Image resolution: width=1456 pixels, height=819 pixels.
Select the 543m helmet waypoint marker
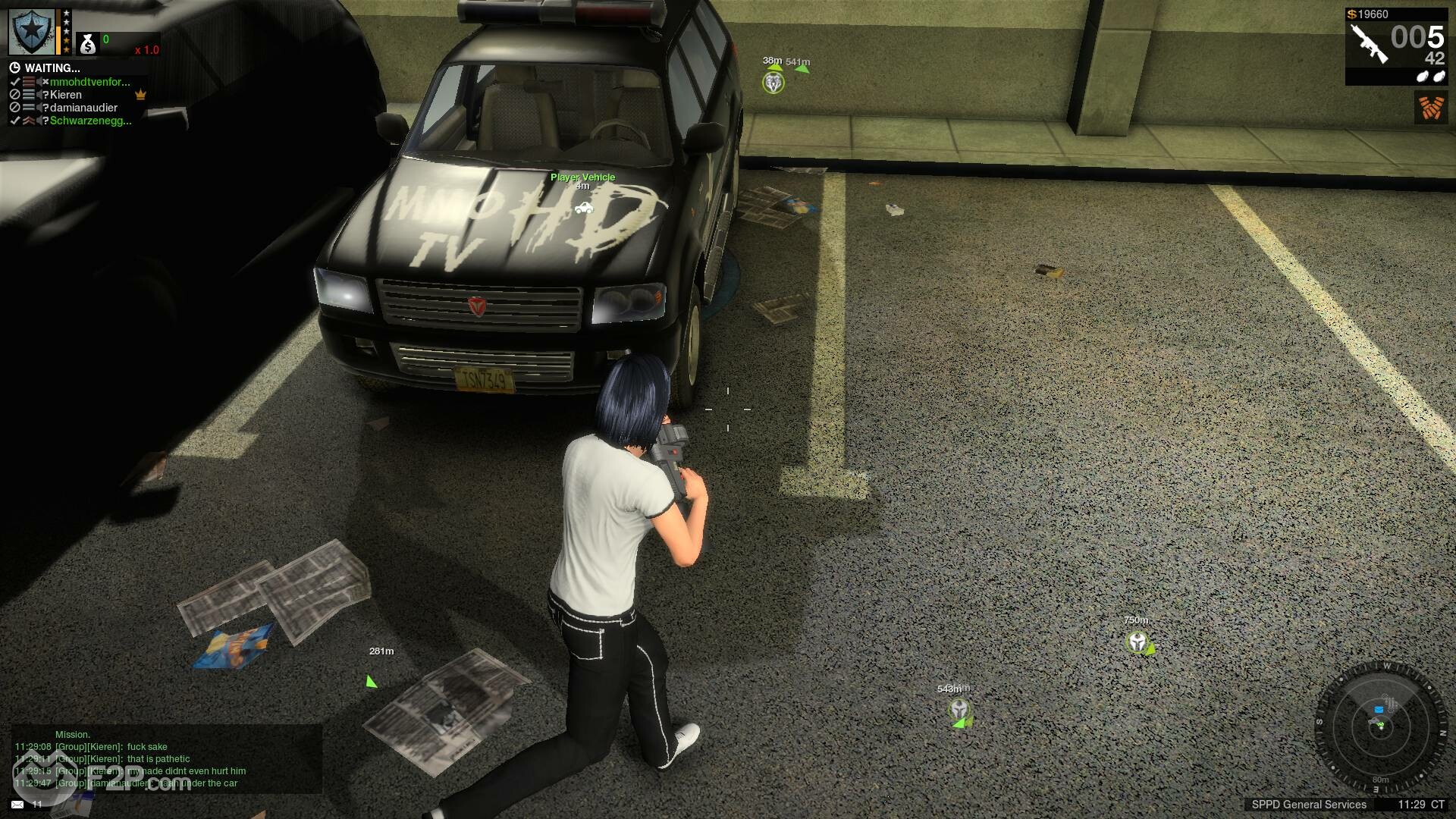(959, 710)
